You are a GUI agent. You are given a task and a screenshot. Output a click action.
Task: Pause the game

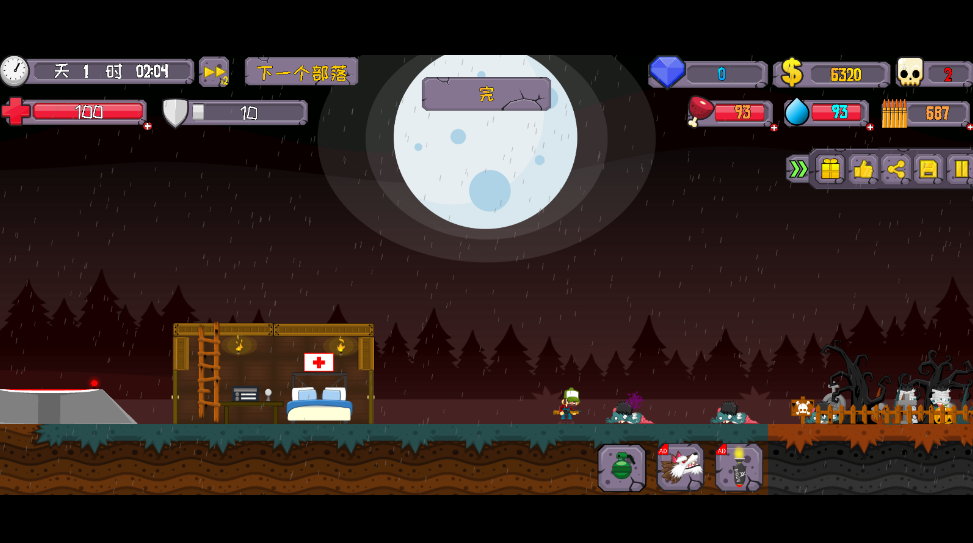(960, 169)
